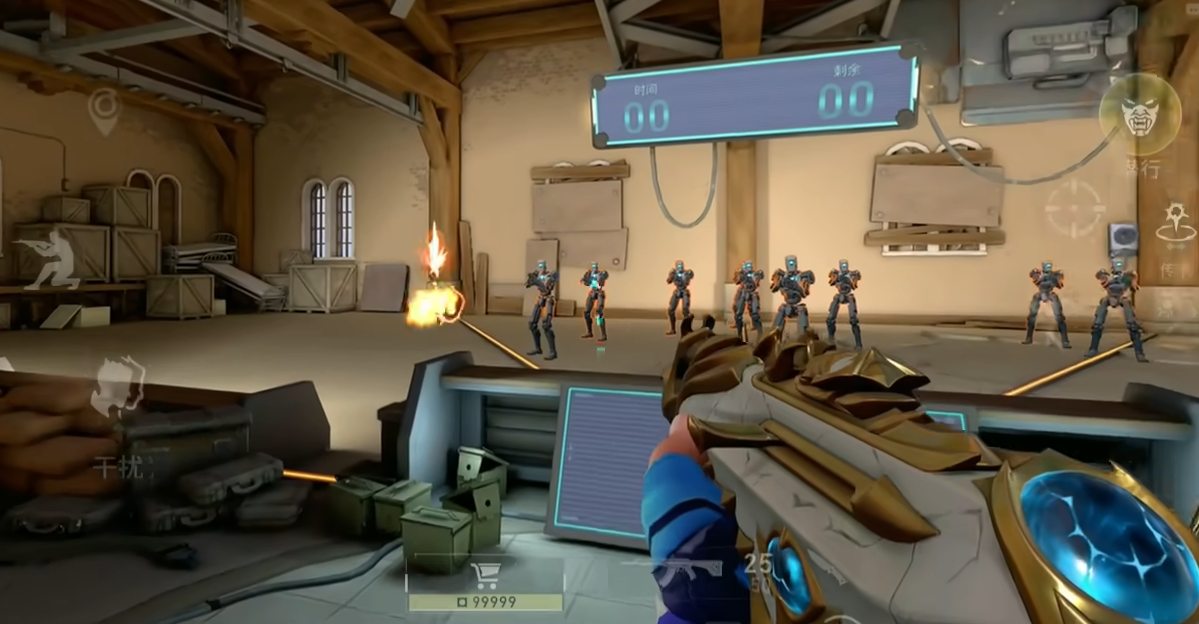1199x624 pixels.
Task: Toggle the crouching shooter stance icon
Action: (x=50, y=258)
